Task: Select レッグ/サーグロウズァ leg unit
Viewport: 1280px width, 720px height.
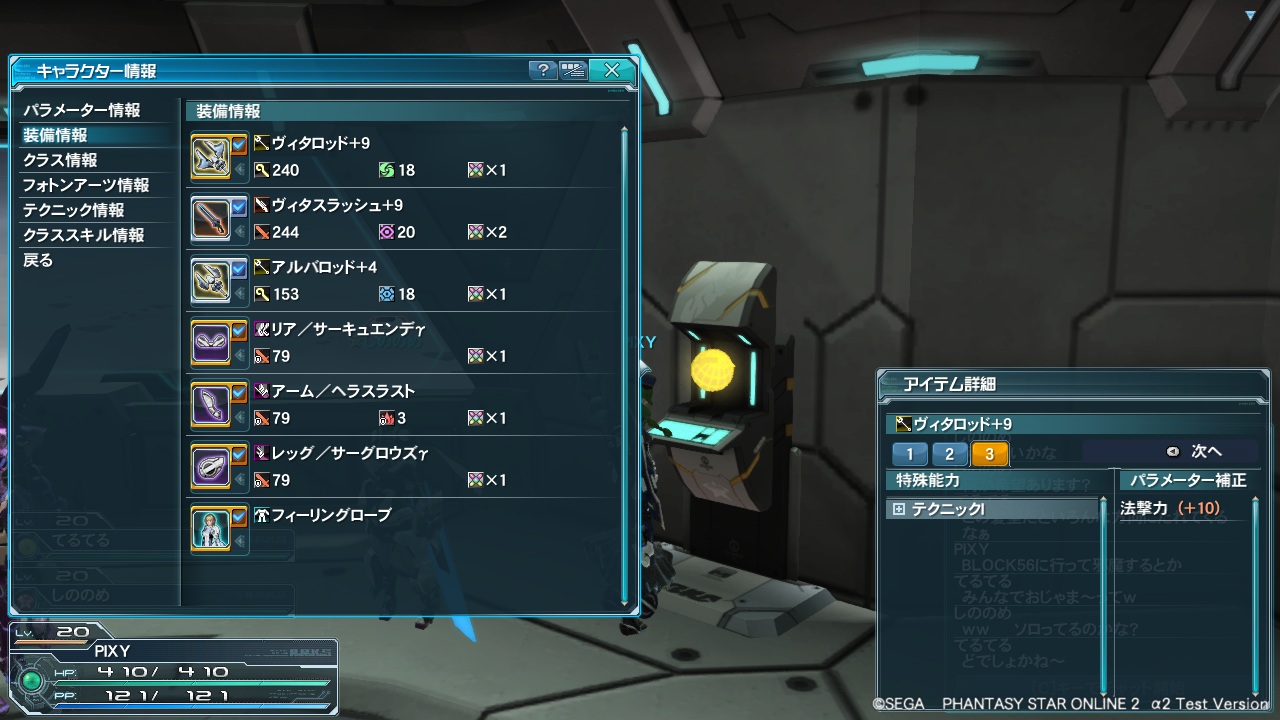Action: [x=400, y=467]
